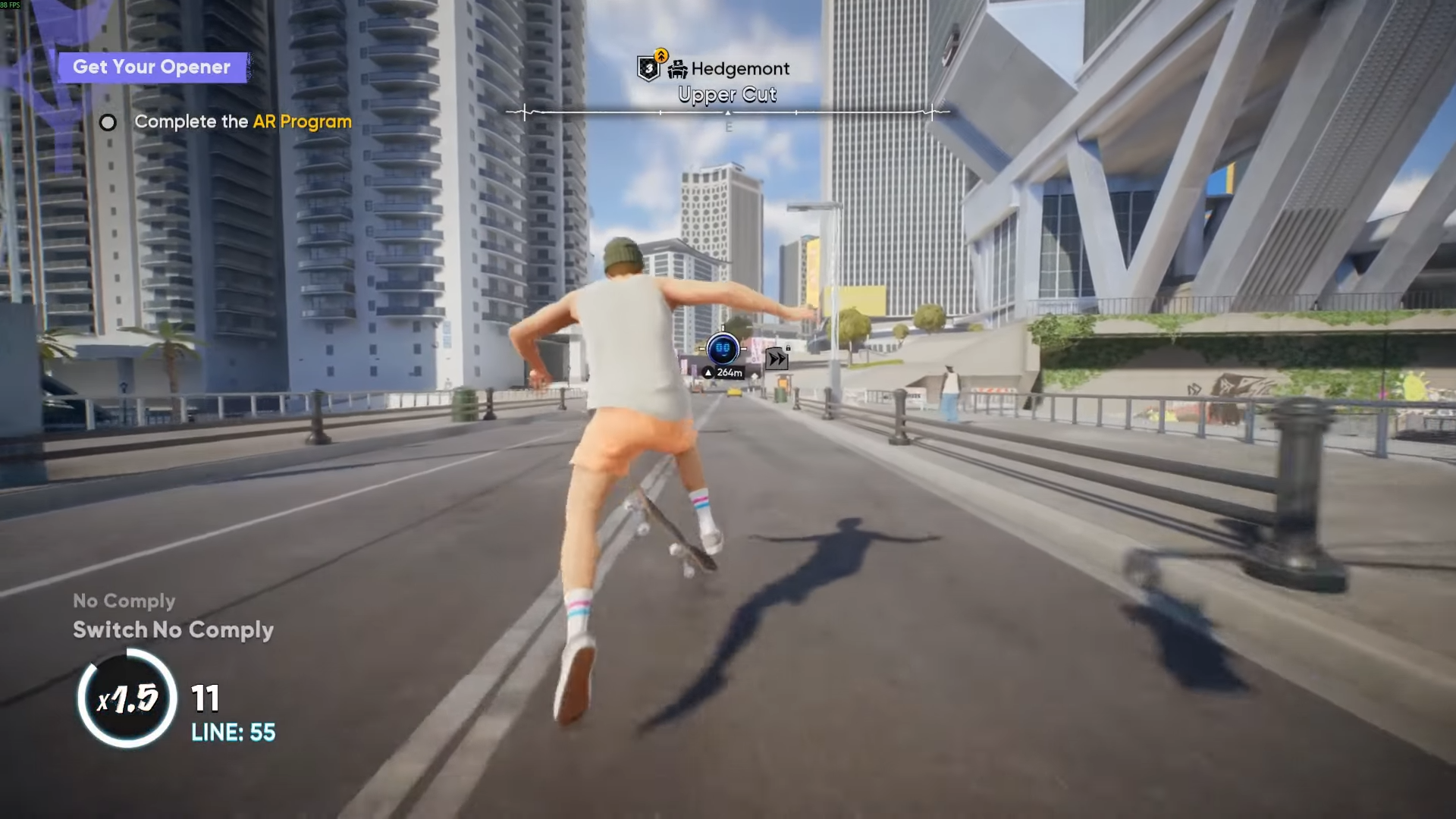Click the x1.5 multiplier progress ring
The image size is (1456, 819).
pos(127,699)
